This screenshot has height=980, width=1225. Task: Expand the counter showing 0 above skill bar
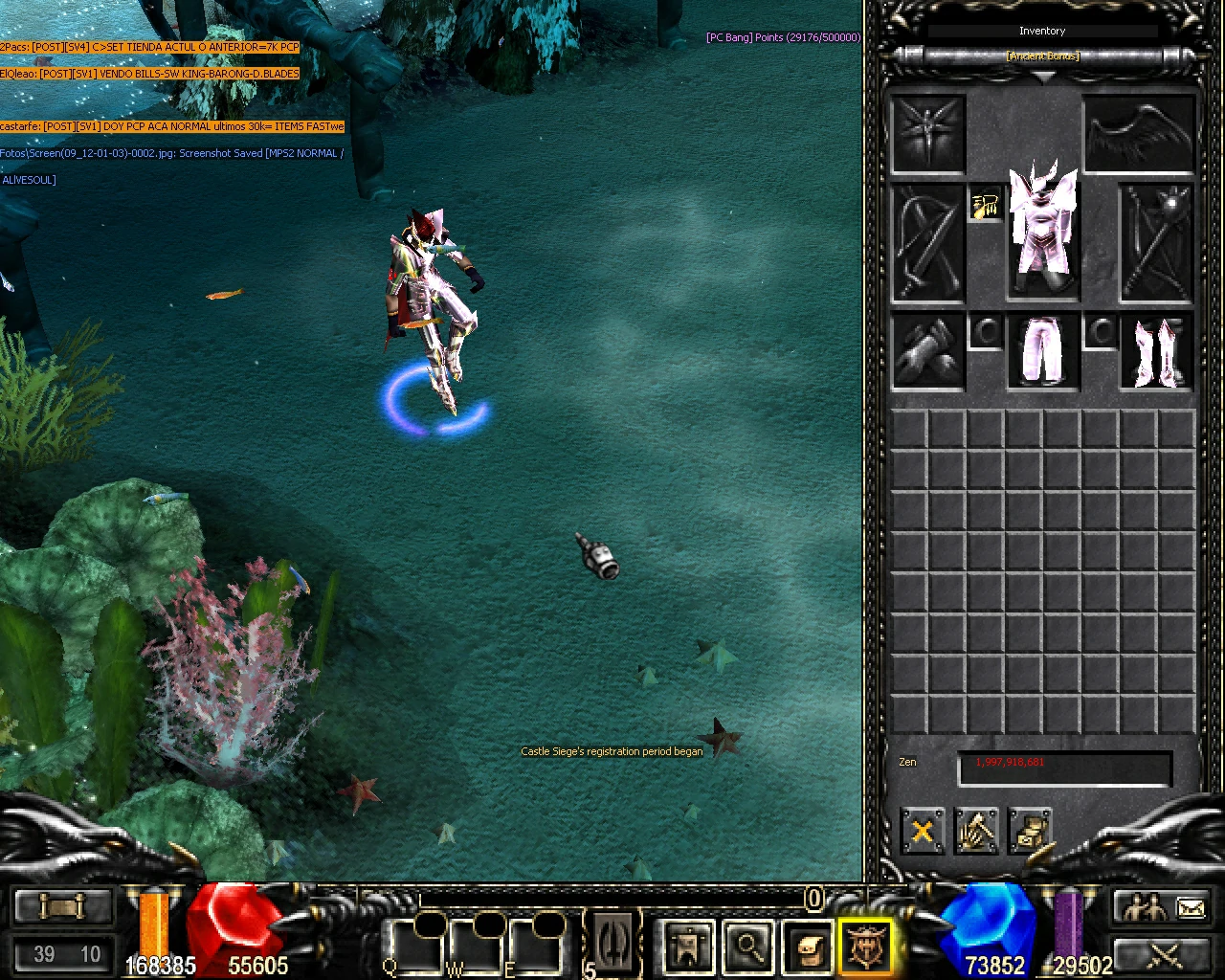click(x=813, y=900)
